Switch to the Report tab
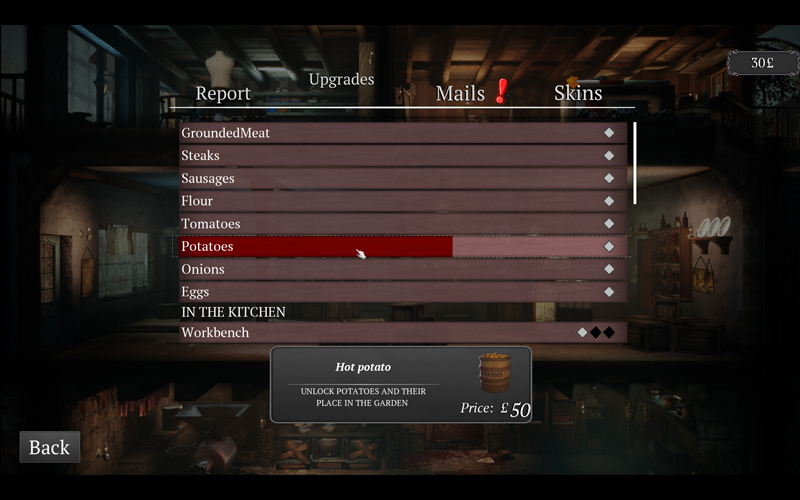Viewport: 800px width, 500px height. coord(223,93)
